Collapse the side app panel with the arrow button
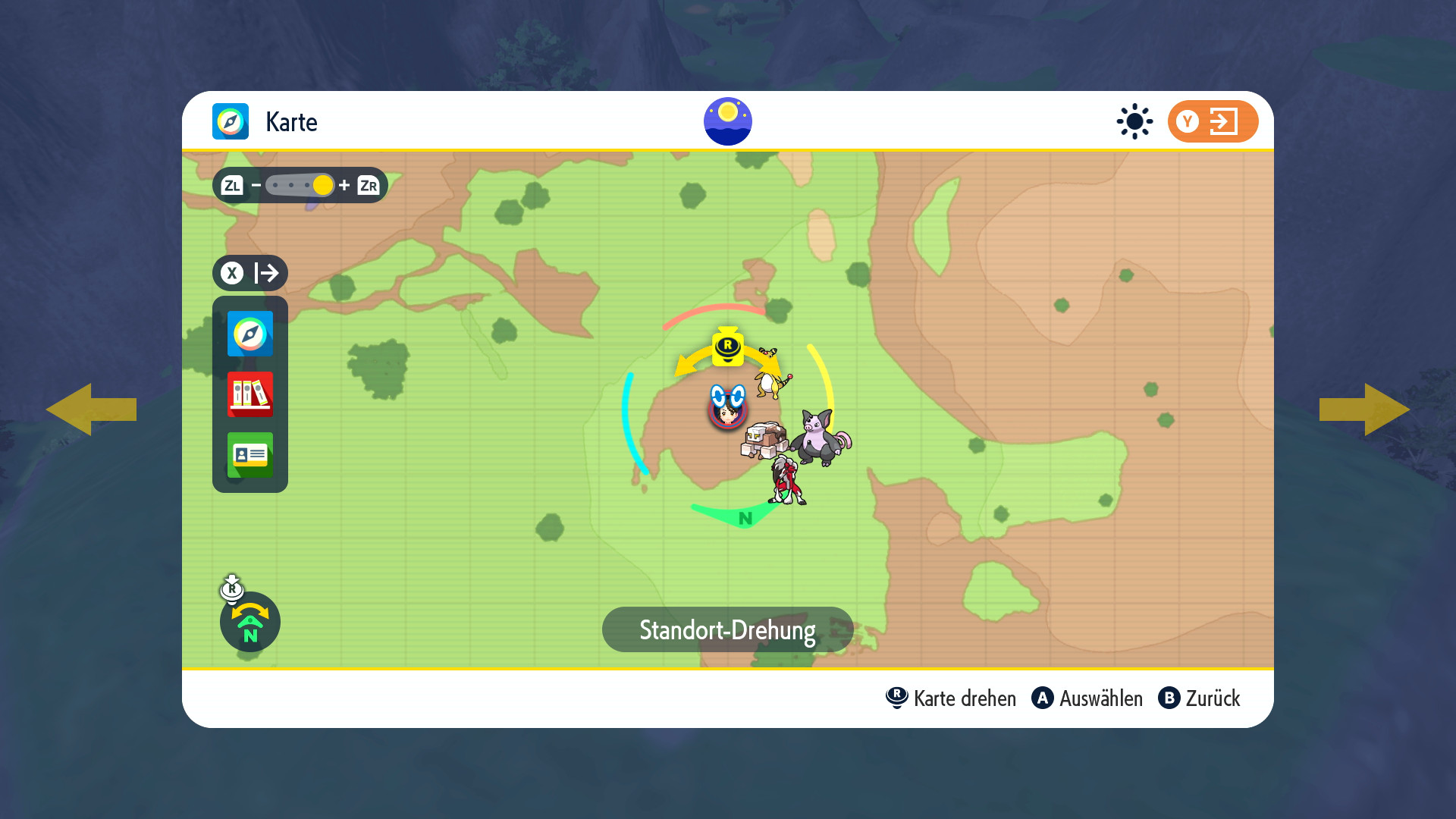This screenshot has height=819, width=1456. (250, 273)
